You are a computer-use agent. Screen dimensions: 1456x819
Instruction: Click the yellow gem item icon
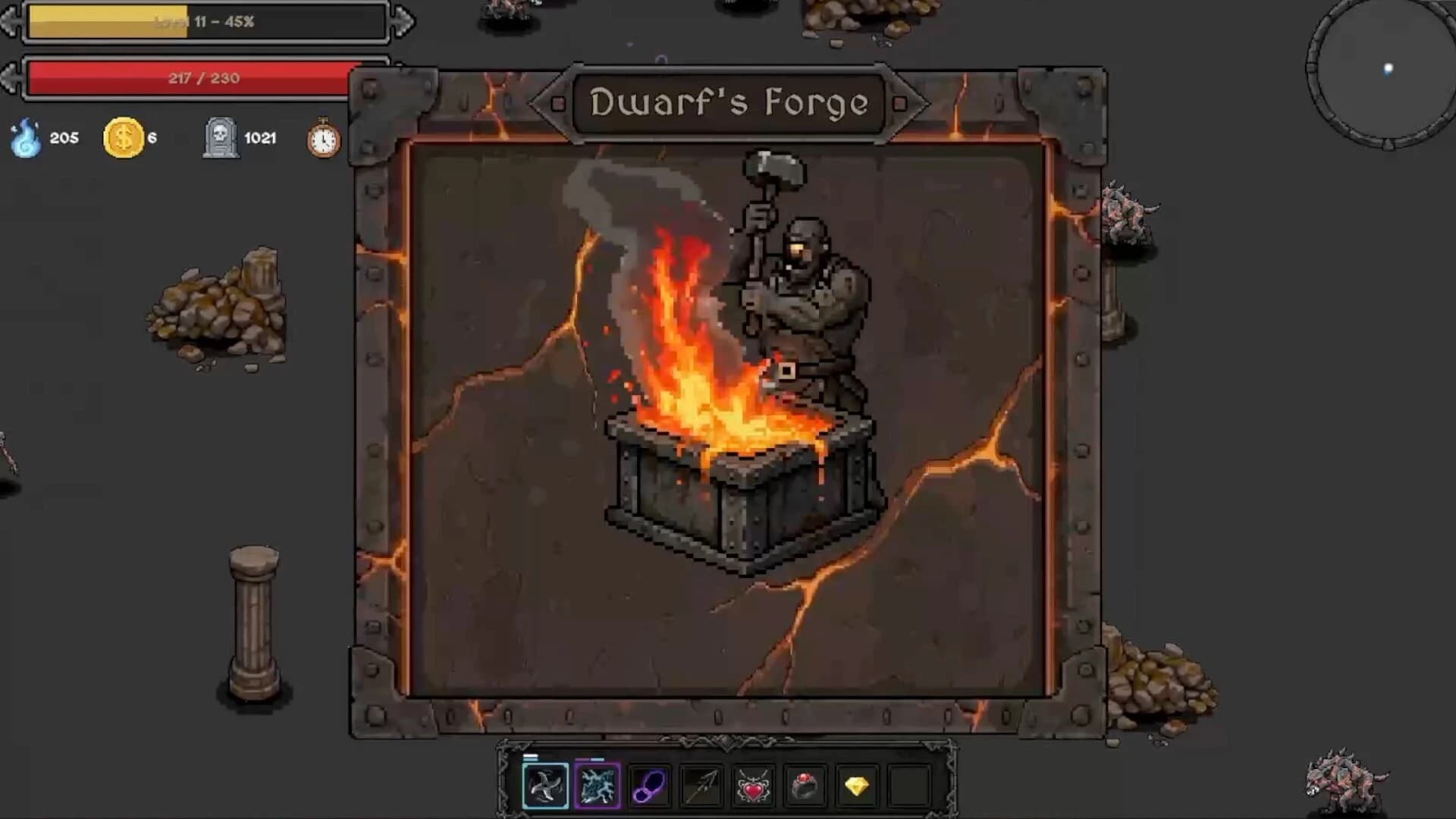pos(857,785)
